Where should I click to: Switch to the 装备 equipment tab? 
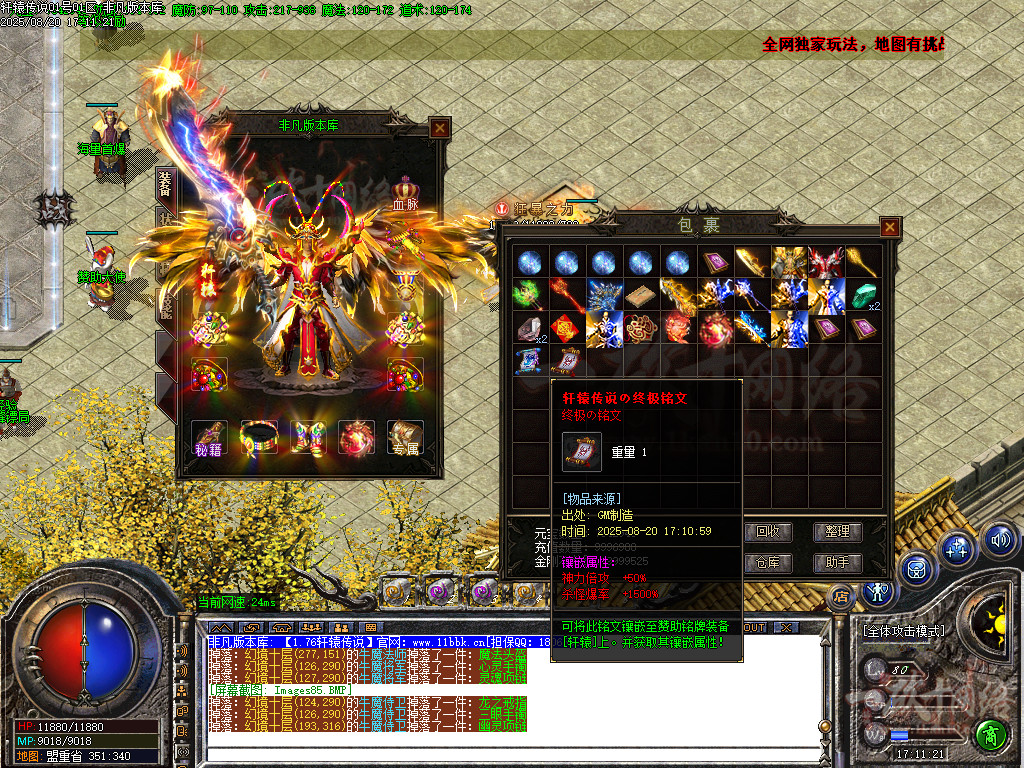pyautogui.click(x=165, y=187)
